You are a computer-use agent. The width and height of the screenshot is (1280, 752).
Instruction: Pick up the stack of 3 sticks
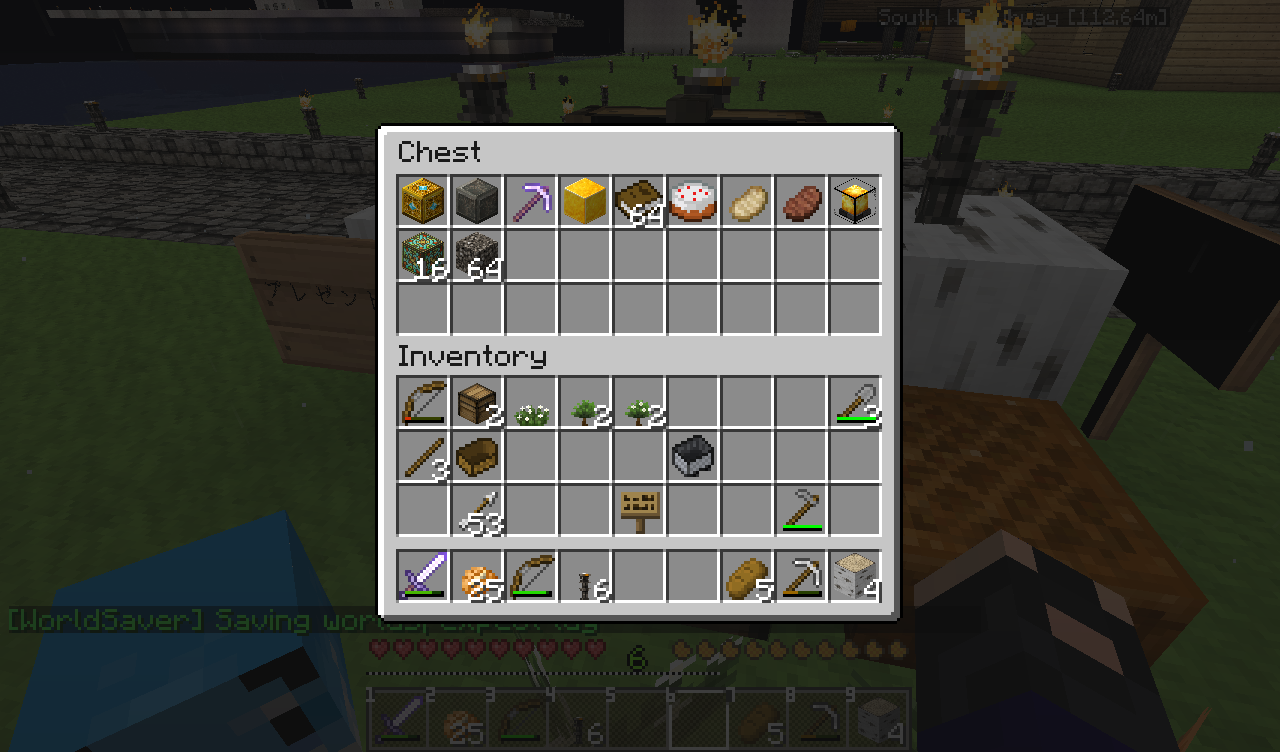[x=423, y=456]
